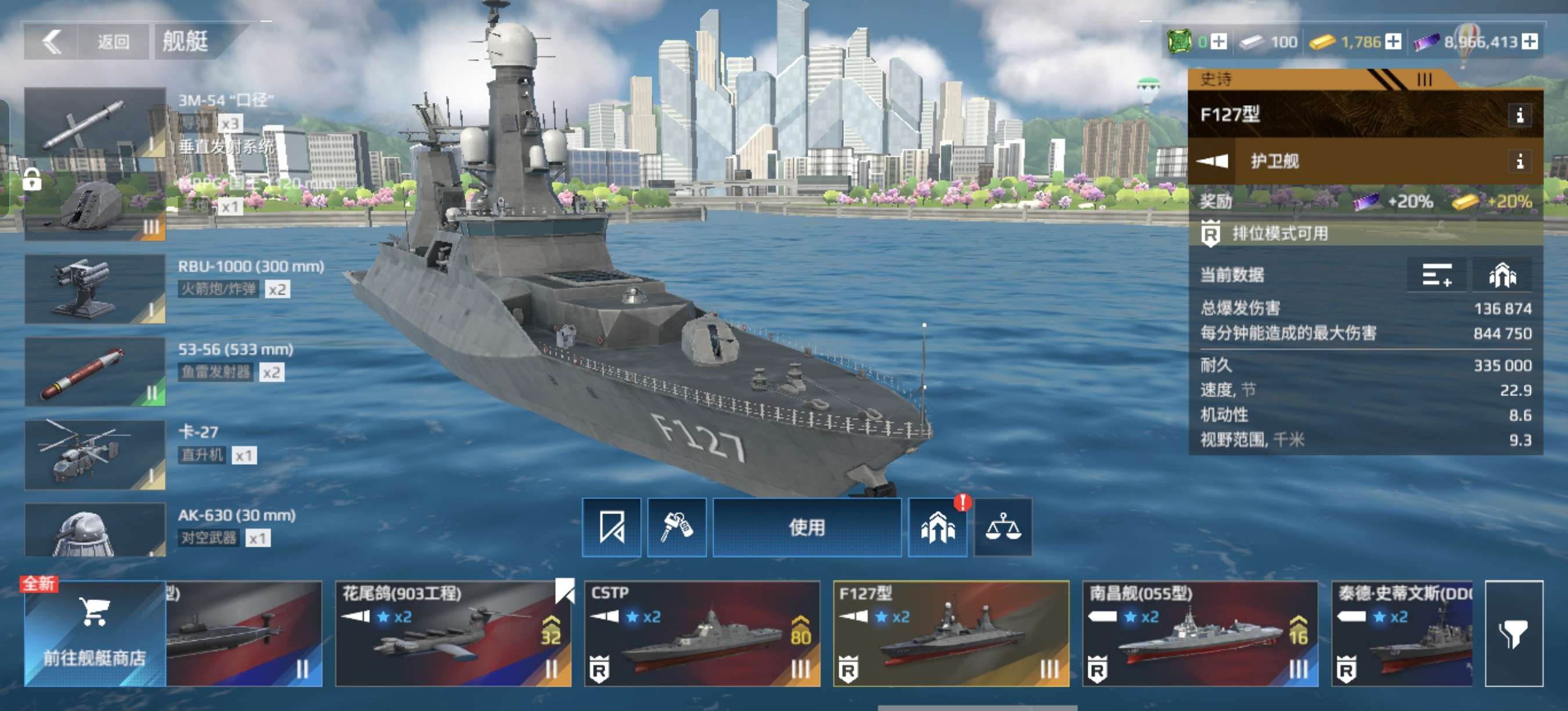The image size is (1568, 711).
Task: Click the 使用 button to use ship
Action: (807, 527)
